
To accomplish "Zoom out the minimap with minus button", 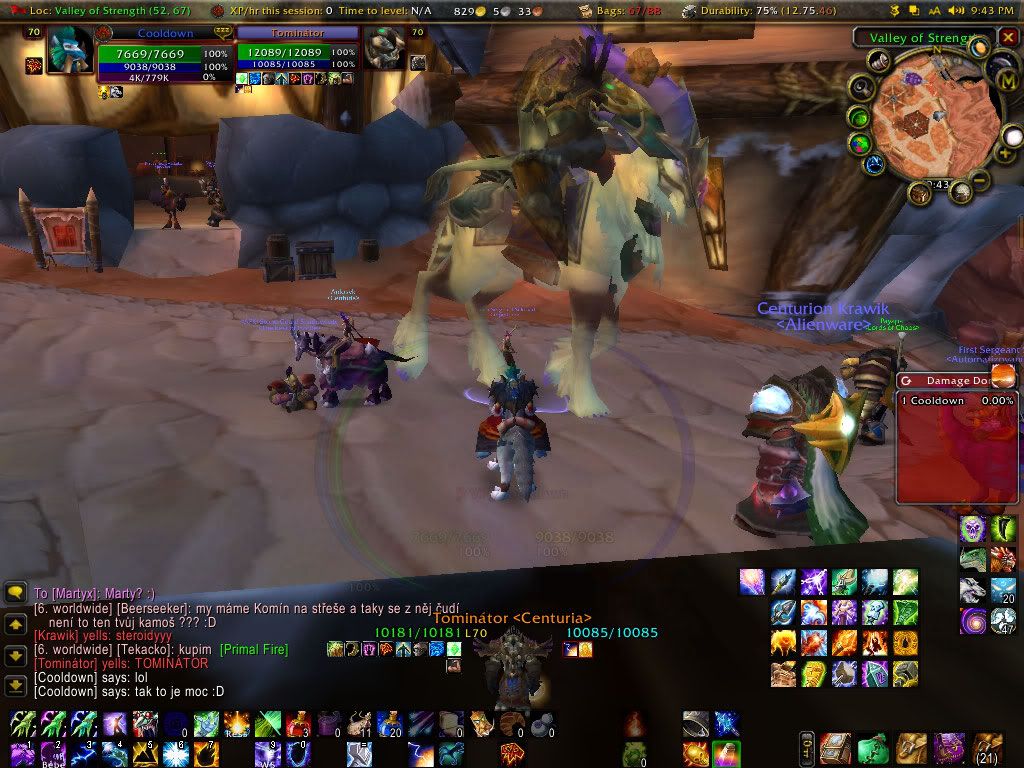I will tap(981, 181).
